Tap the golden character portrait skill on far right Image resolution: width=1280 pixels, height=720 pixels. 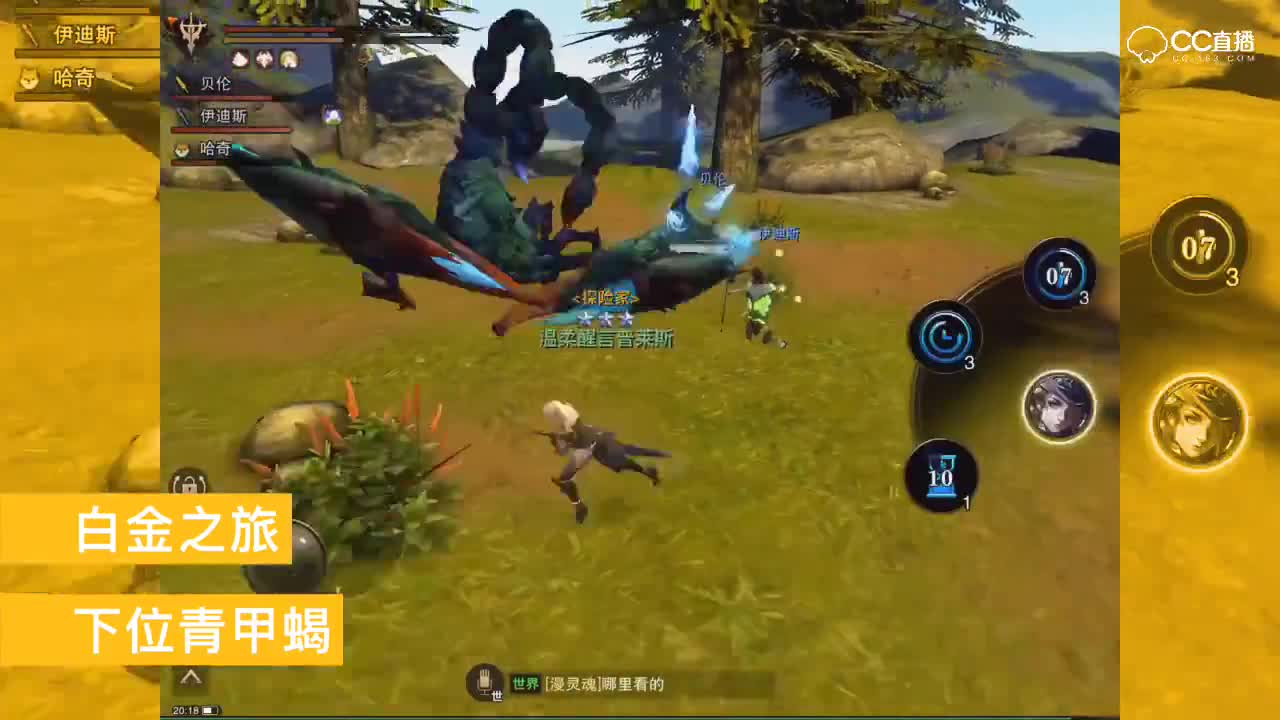pos(1198,420)
